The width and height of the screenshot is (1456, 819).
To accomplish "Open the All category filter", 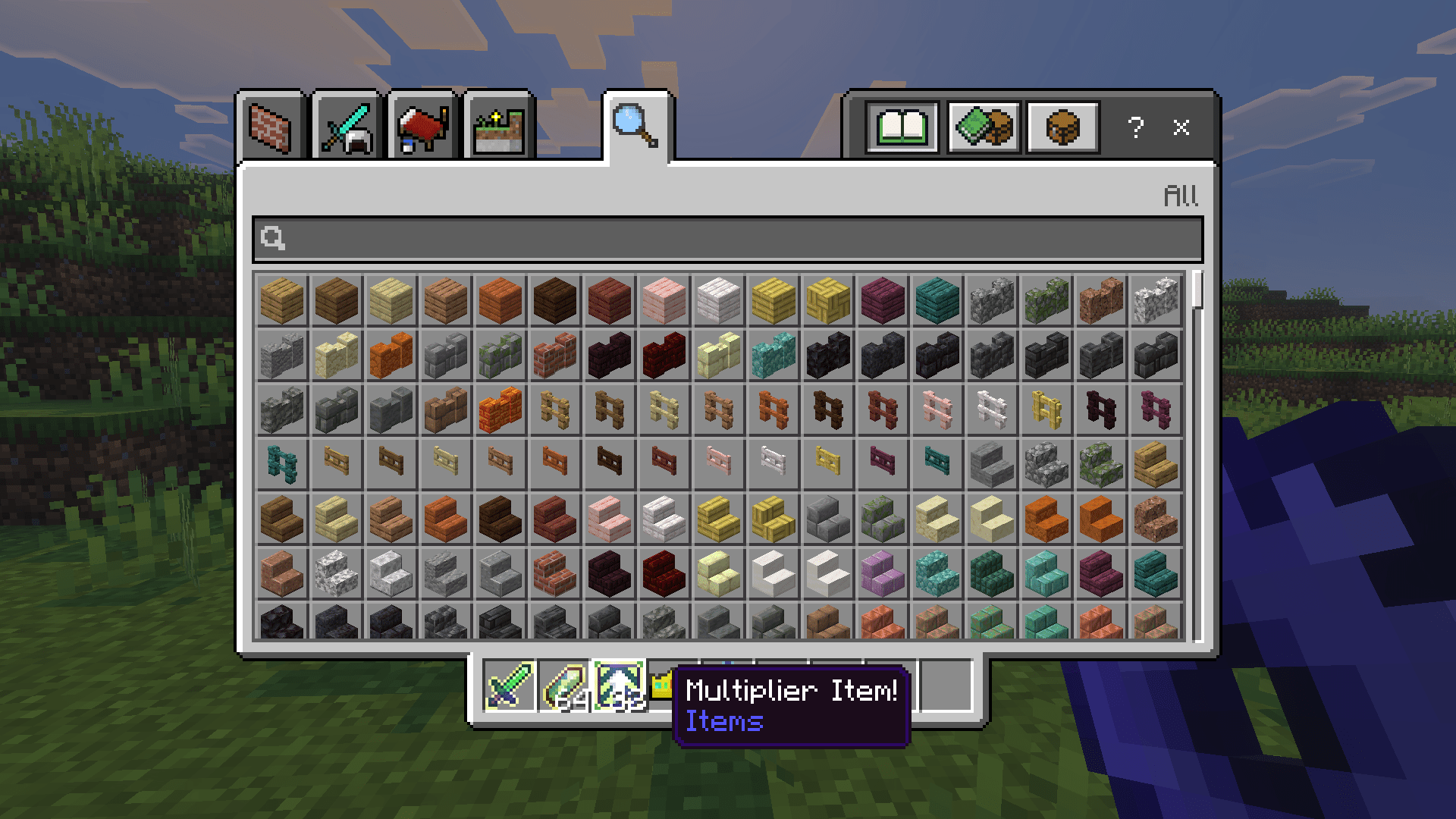I will pyautogui.click(x=1180, y=195).
